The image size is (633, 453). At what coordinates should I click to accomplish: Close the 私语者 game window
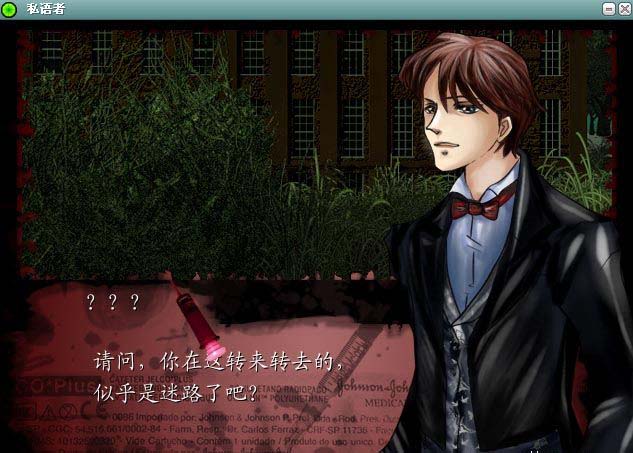pyautogui.click(x=623, y=8)
